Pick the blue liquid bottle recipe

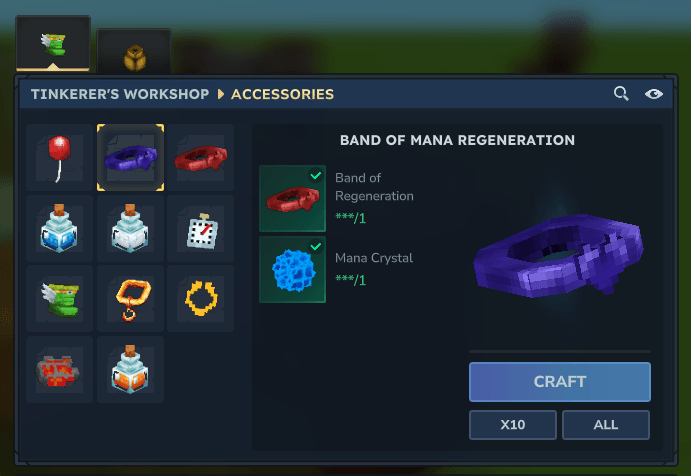pyautogui.click(x=60, y=229)
